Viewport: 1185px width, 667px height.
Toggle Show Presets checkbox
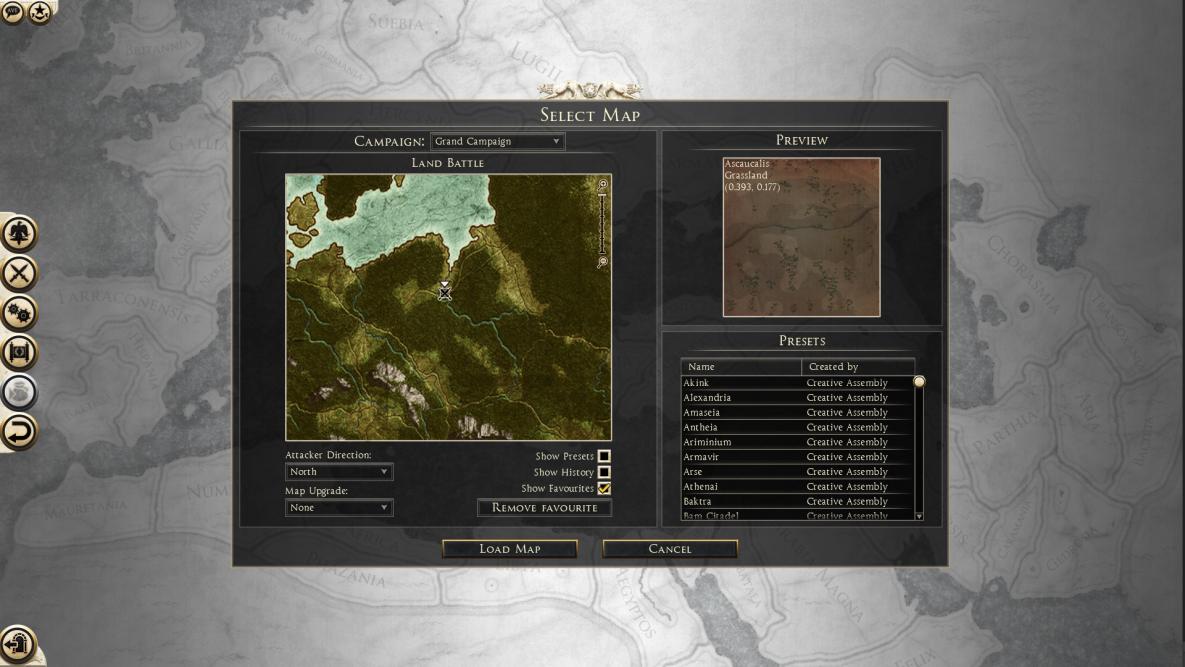pyautogui.click(x=604, y=457)
